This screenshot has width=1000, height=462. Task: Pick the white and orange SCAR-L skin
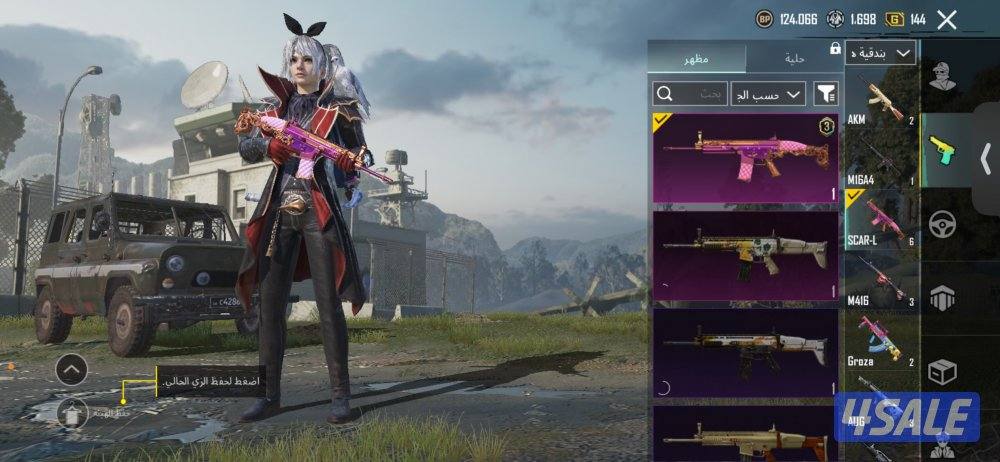pyautogui.click(x=745, y=351)
